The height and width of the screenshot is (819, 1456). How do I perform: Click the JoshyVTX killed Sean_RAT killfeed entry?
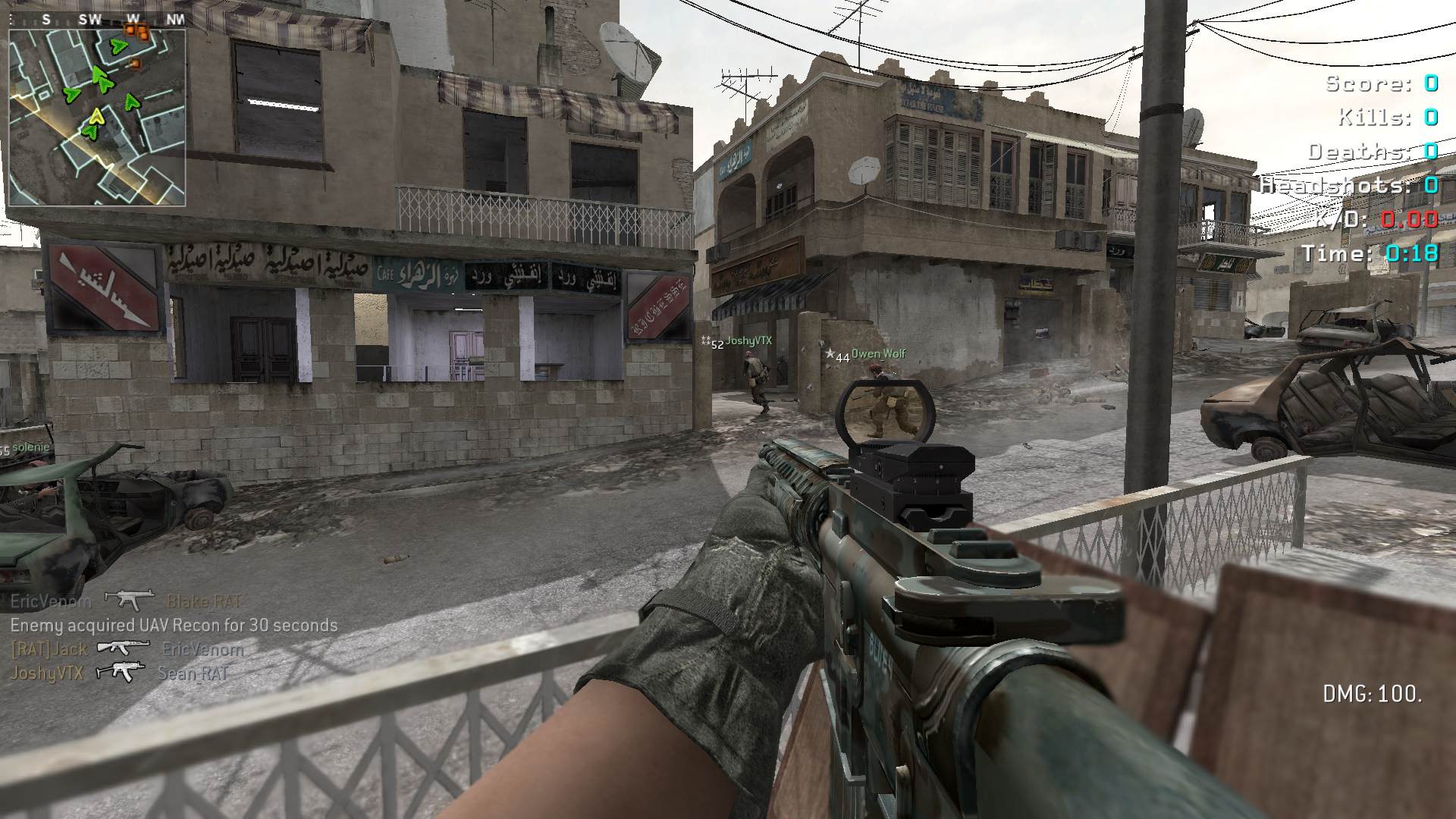pos(119,673)
